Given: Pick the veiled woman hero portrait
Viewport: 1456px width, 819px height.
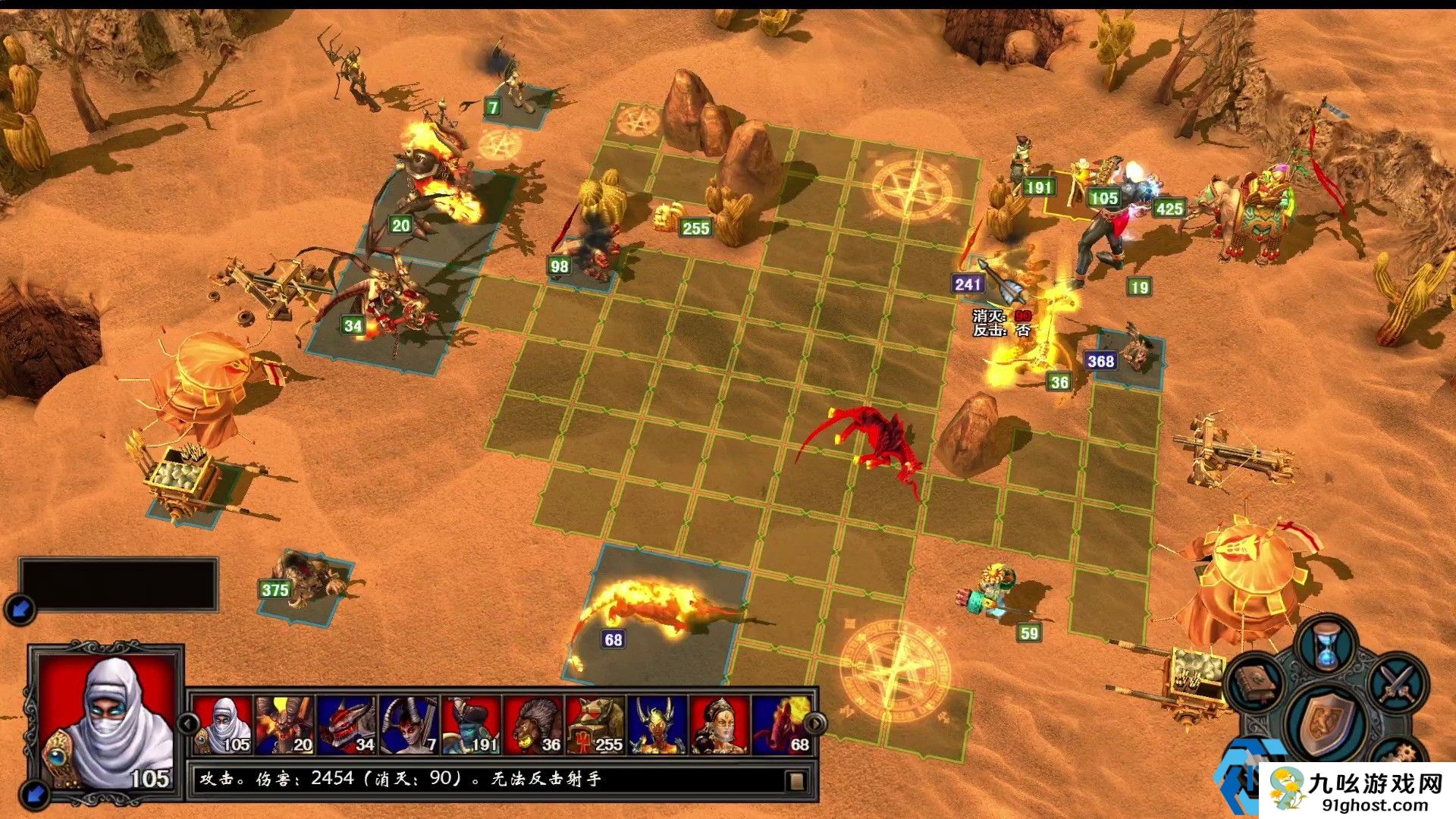Looking at the screenshot, I should coord(720,724).
